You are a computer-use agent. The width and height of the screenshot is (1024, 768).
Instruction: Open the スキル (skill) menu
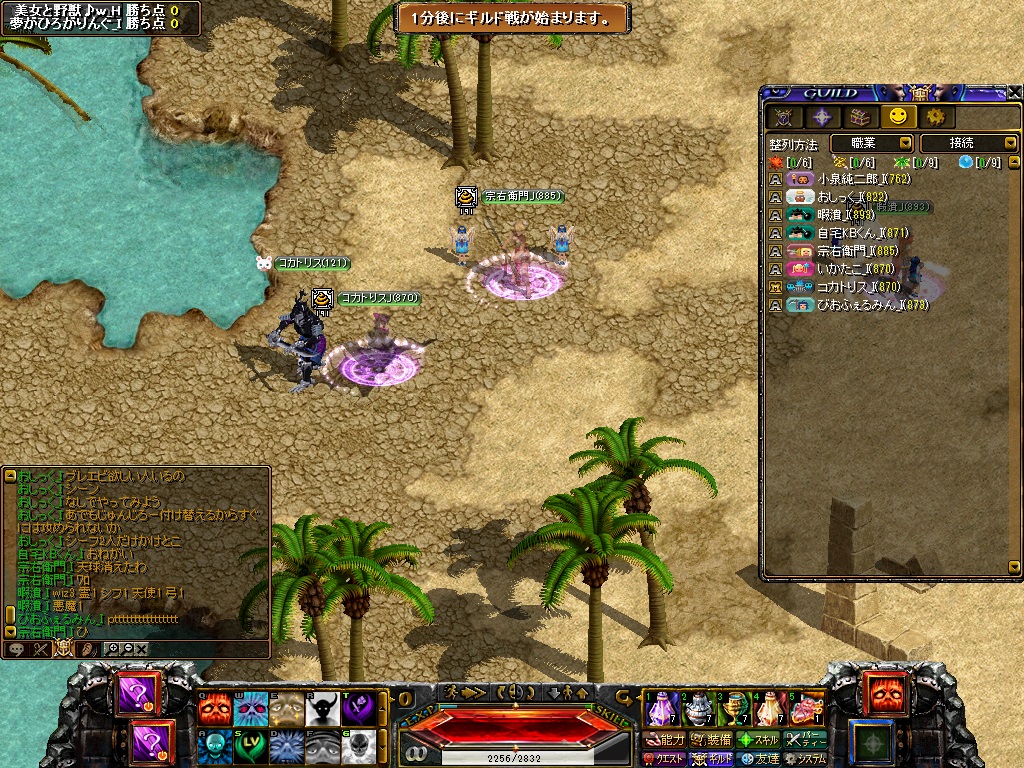pos(759,740)
